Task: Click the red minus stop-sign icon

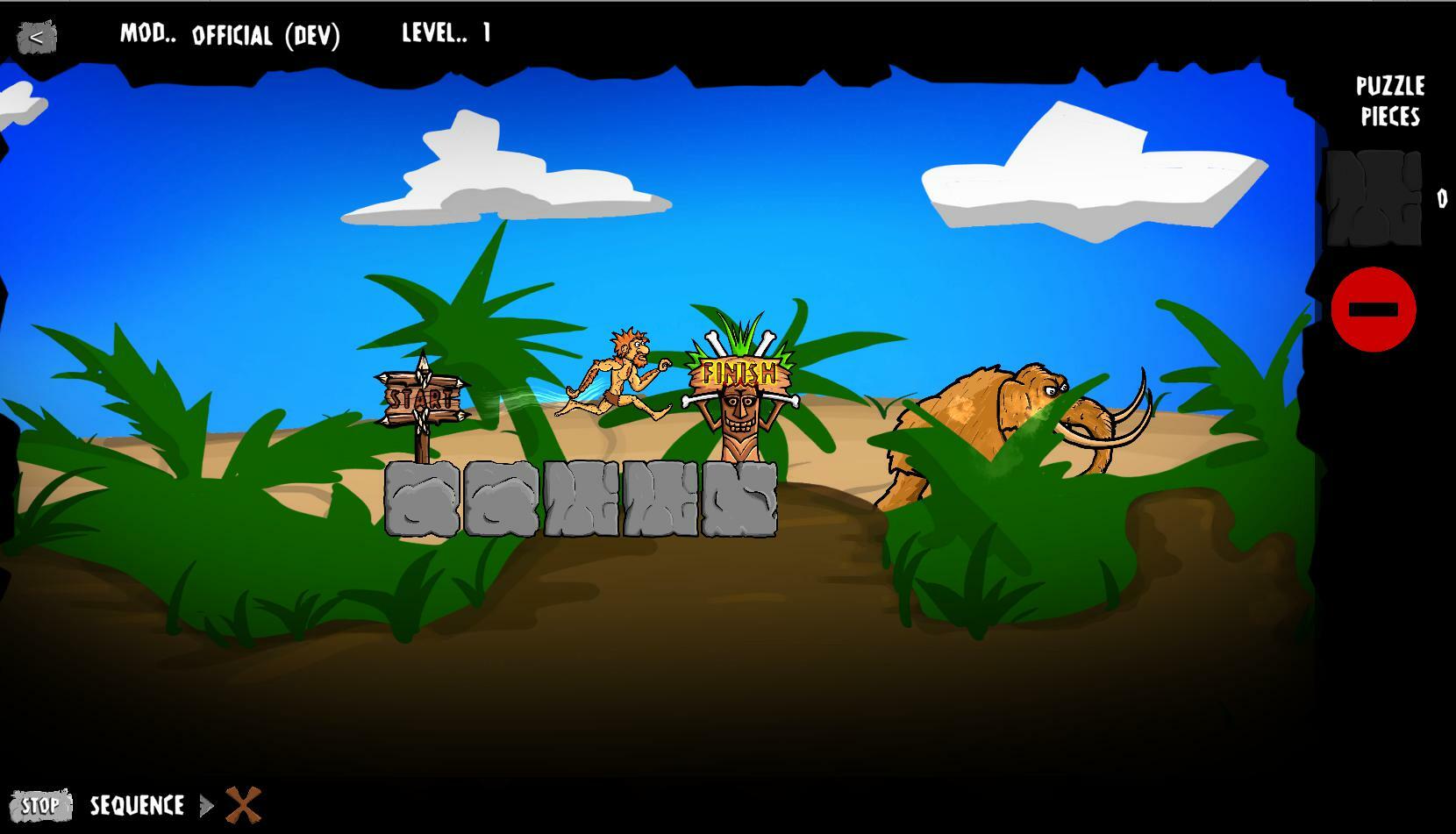Action: tap(1374, 309)
